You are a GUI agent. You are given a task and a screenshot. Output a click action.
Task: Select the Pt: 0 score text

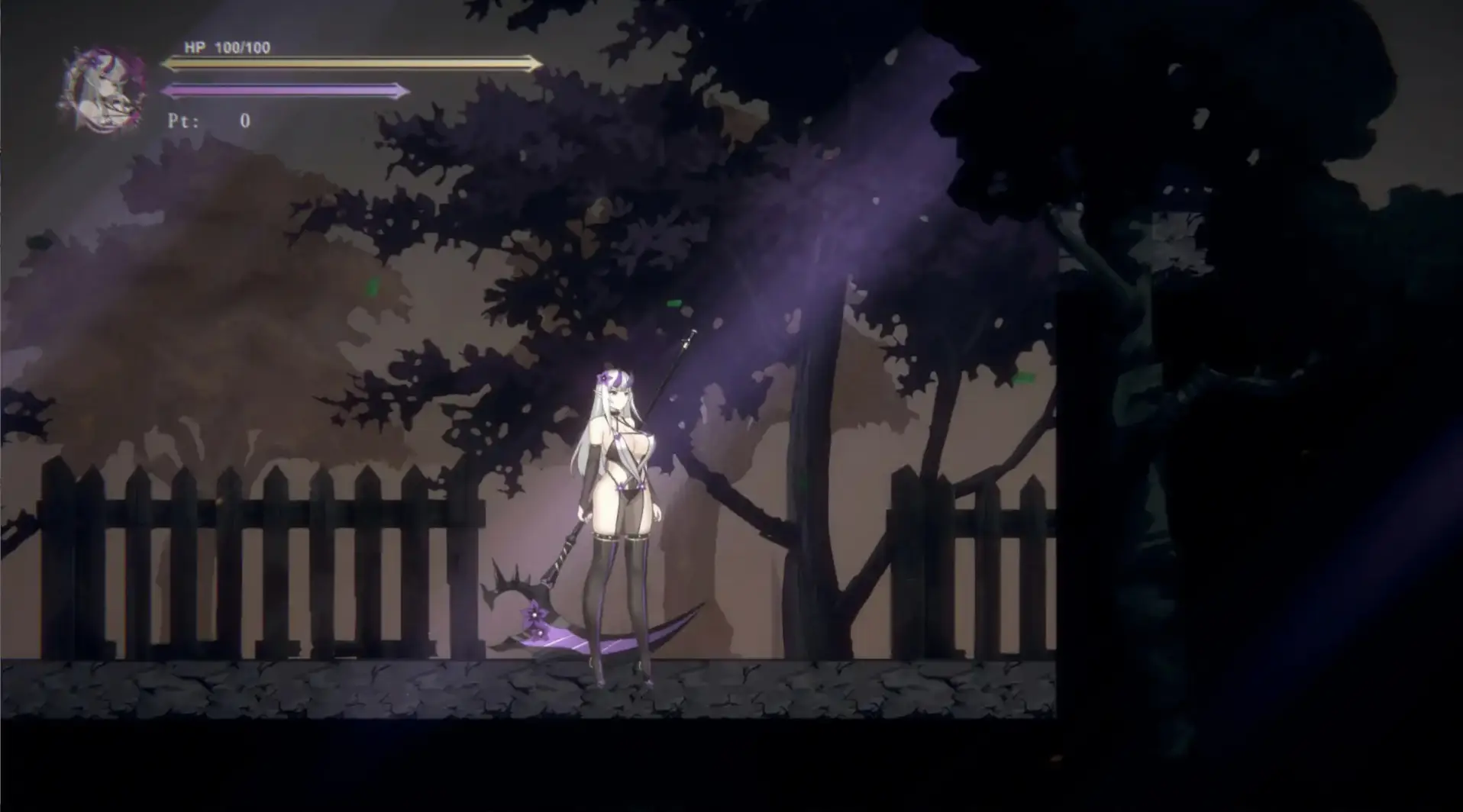point(214,121)
